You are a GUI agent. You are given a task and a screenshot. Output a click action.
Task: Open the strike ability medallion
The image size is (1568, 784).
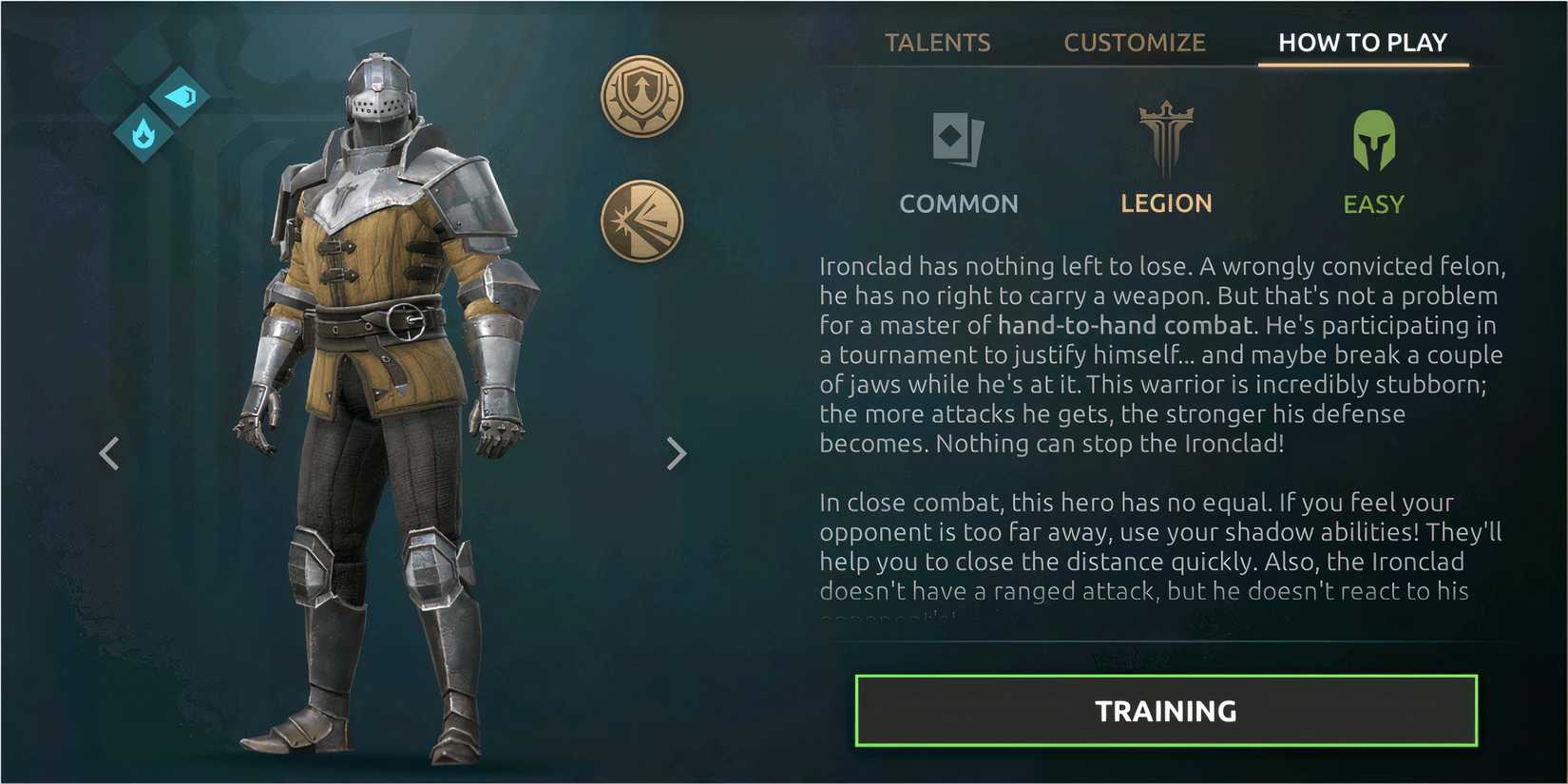pos(642,220)
